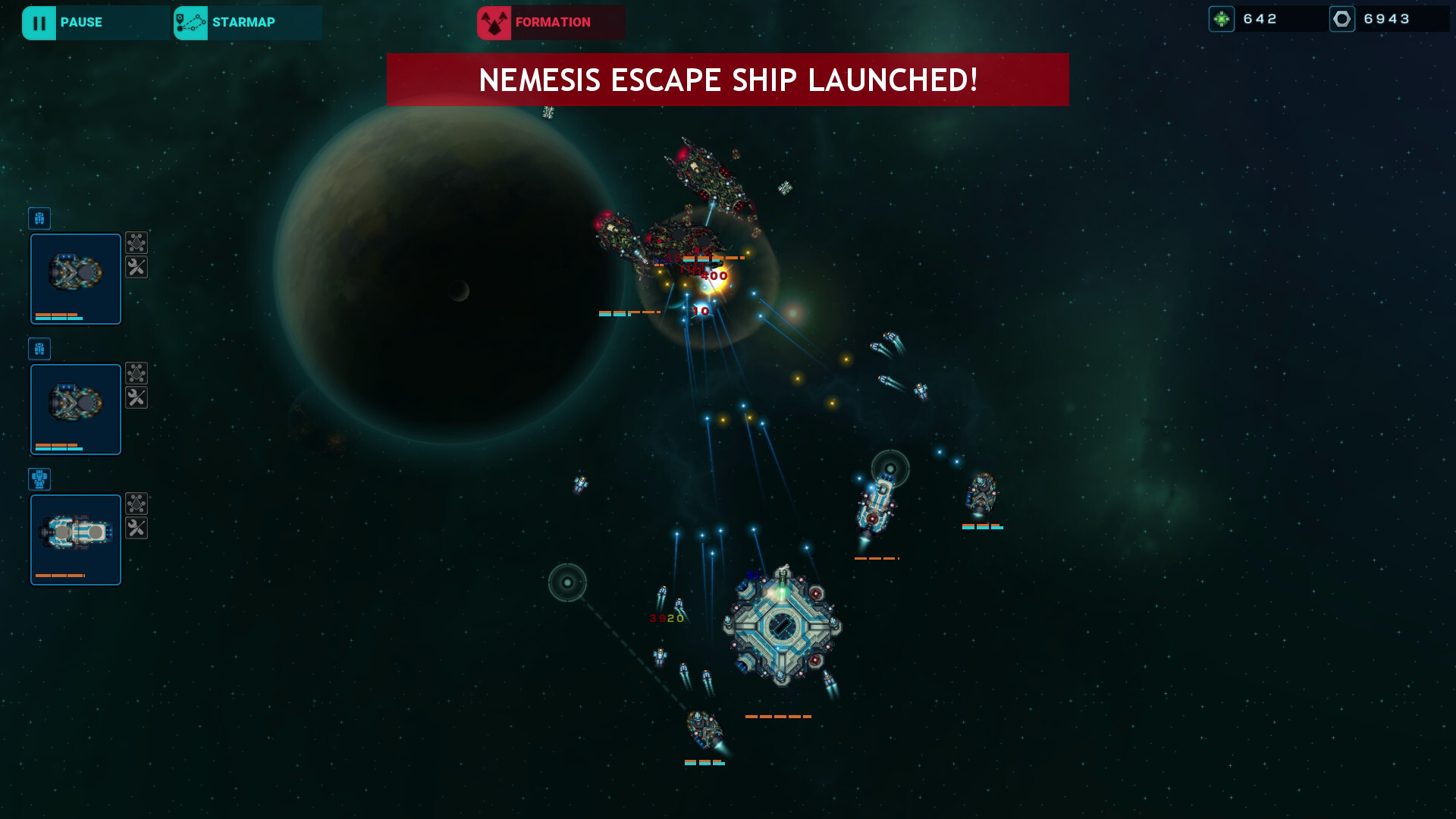Expand the second ship's detail panel
Screen dimensions: 1456x819
75,409
